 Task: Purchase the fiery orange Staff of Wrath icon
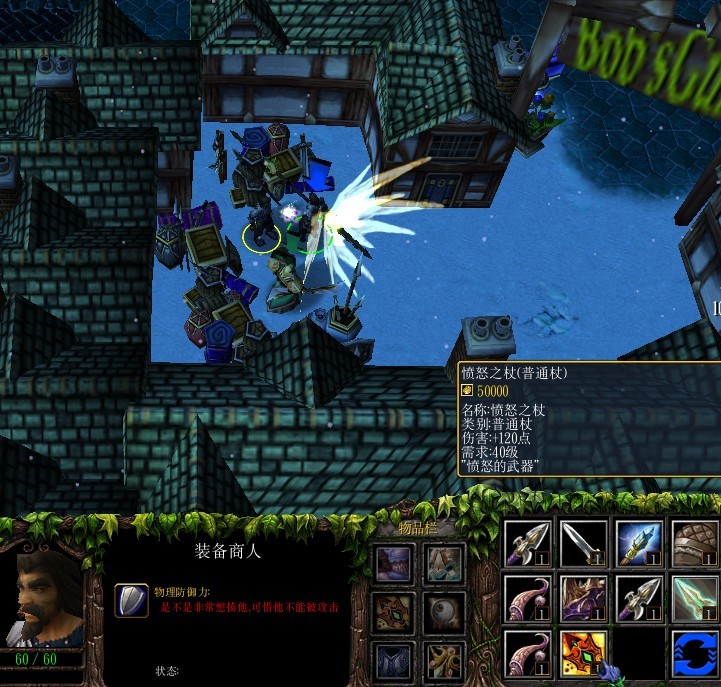point(585,654)
